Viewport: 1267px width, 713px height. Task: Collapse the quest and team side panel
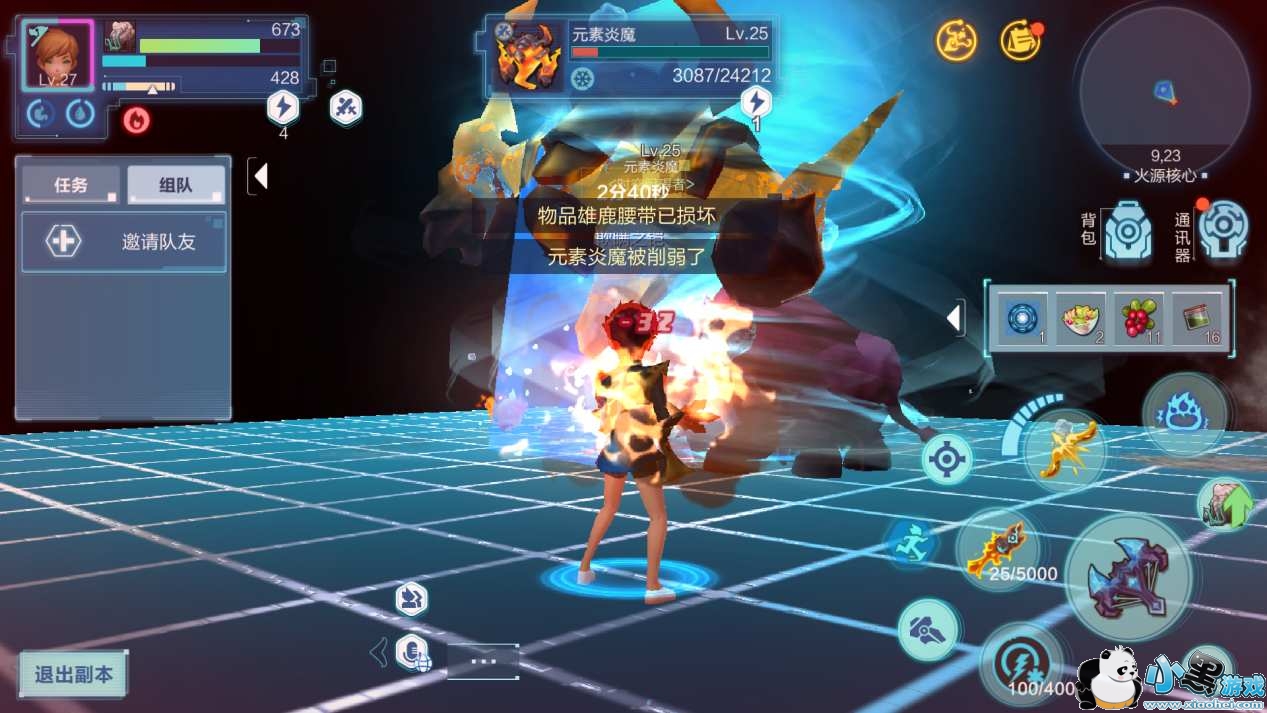tap(260, 177)
